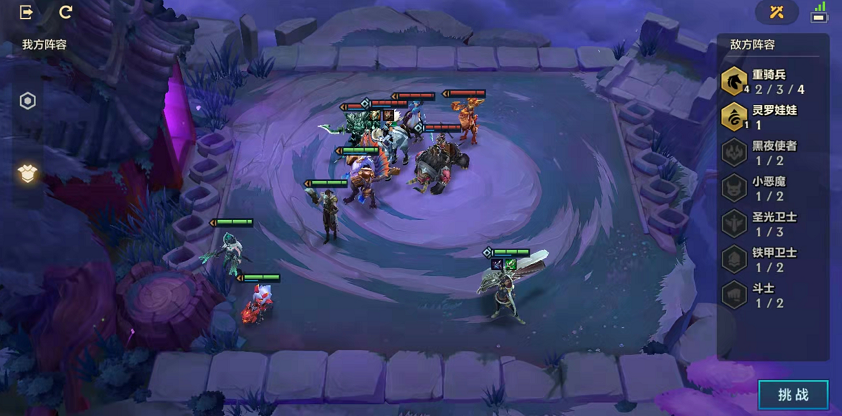The height and width of the screenshot is (416, 842).
Task: Select the 重骑兵 trait entry
Action: tap(770, 82)
